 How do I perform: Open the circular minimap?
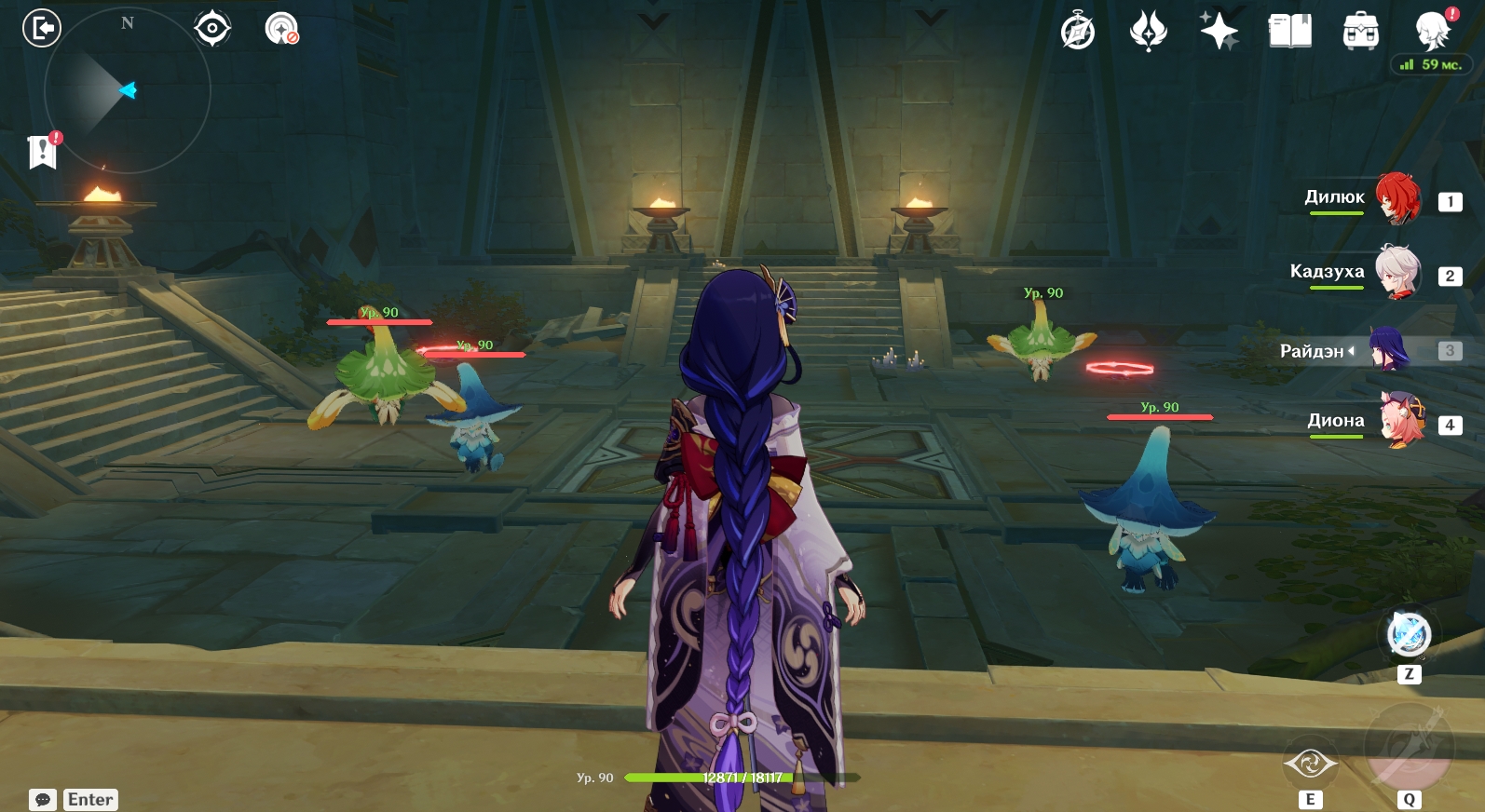click(x=127, y=90)
